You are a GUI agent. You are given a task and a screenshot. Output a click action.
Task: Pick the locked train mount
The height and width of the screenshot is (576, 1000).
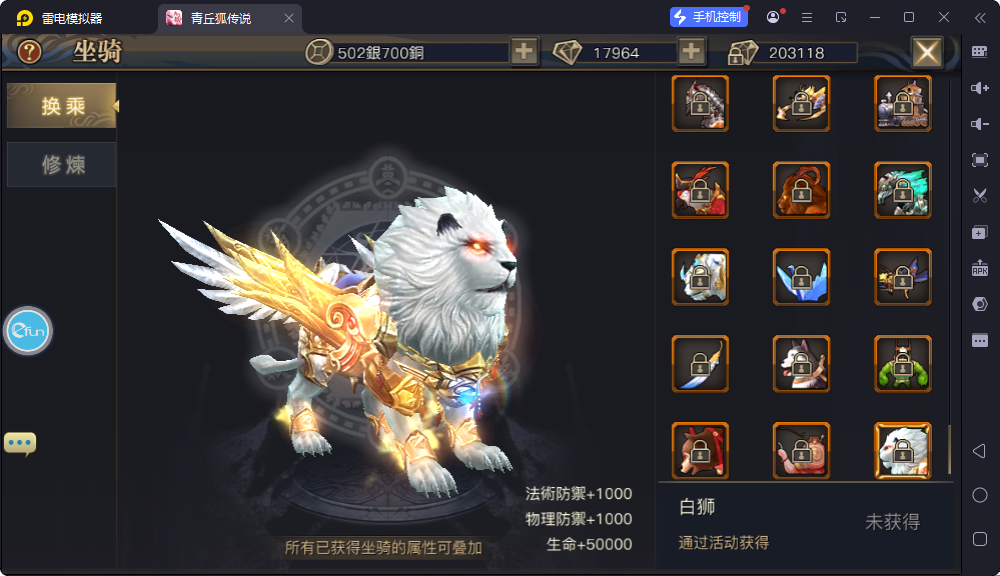pos(902,103)
